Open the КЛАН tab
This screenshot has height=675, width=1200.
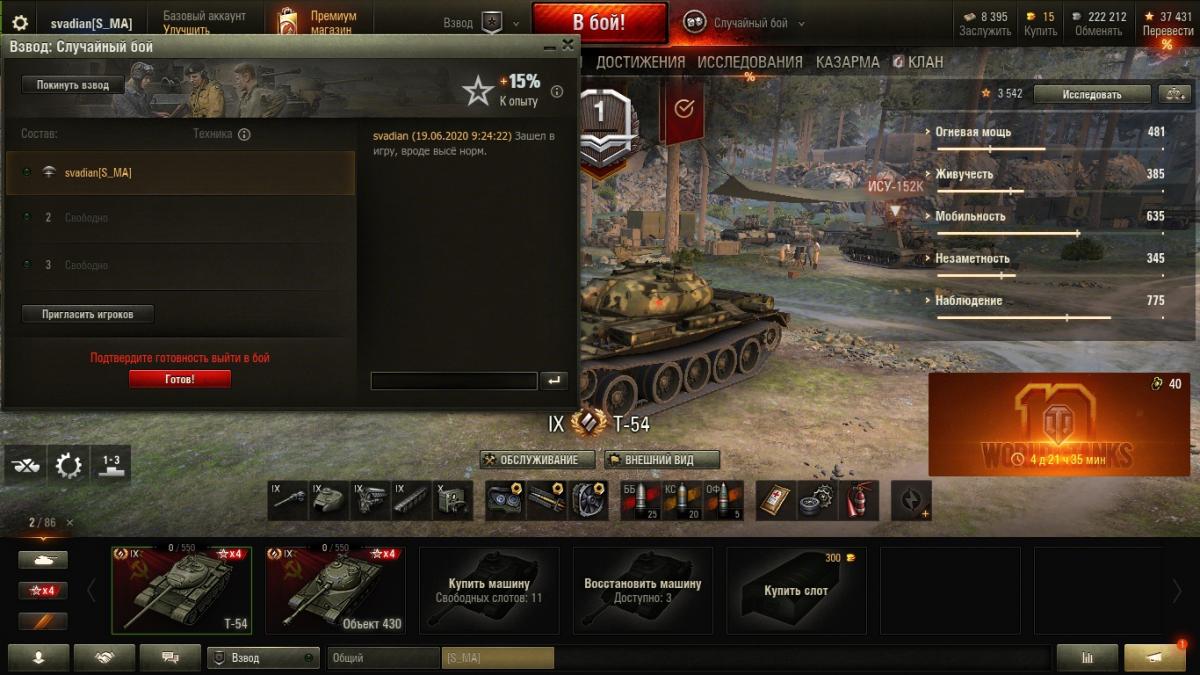tap(918, 62)
